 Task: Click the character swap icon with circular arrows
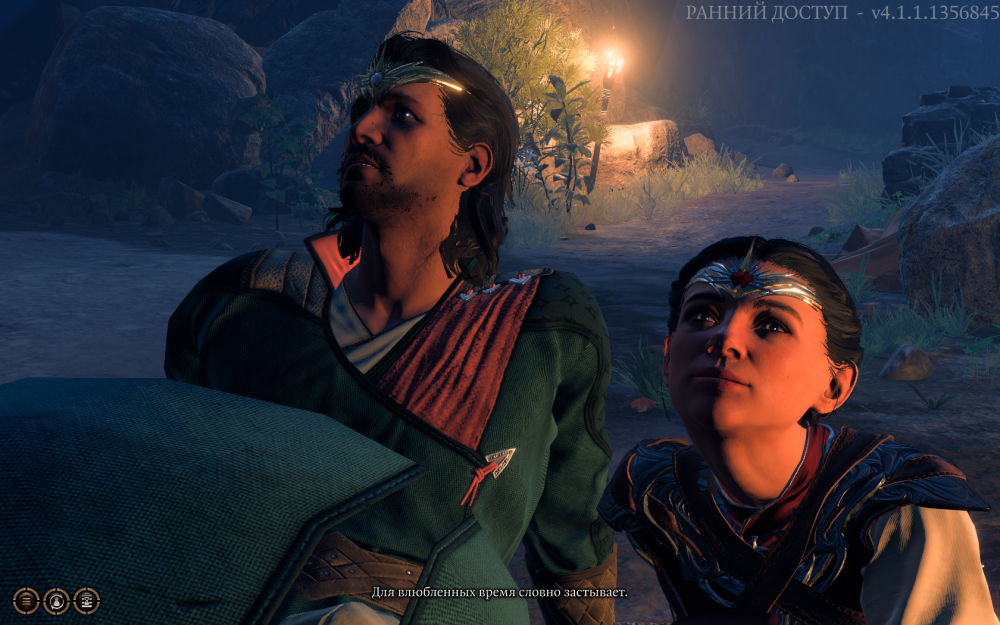(57, 600)
